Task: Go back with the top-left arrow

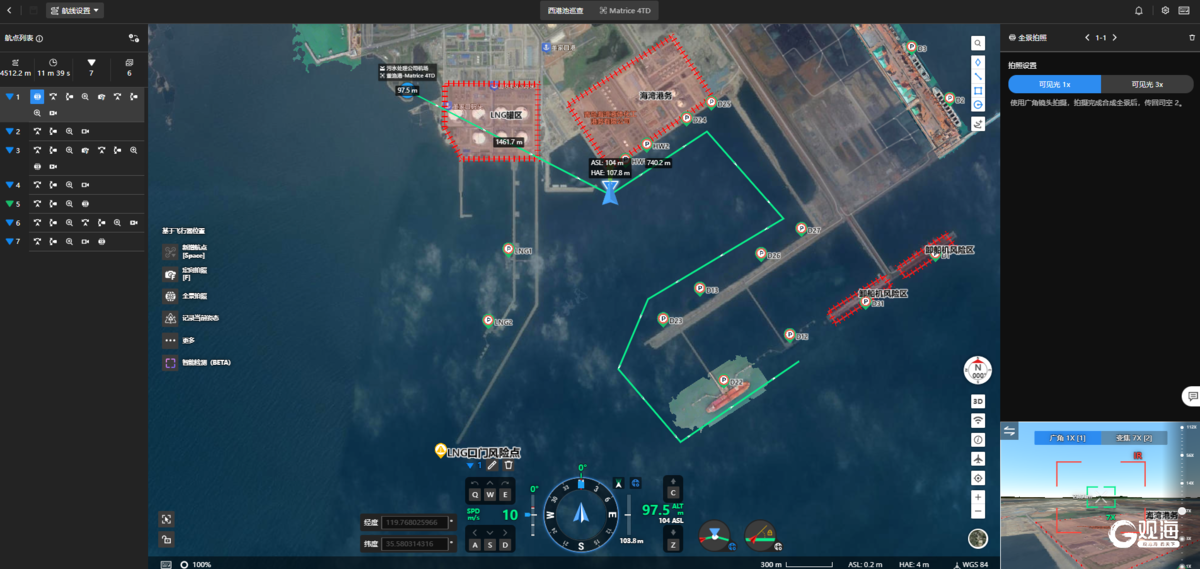Action: click(x=10, y=11)
